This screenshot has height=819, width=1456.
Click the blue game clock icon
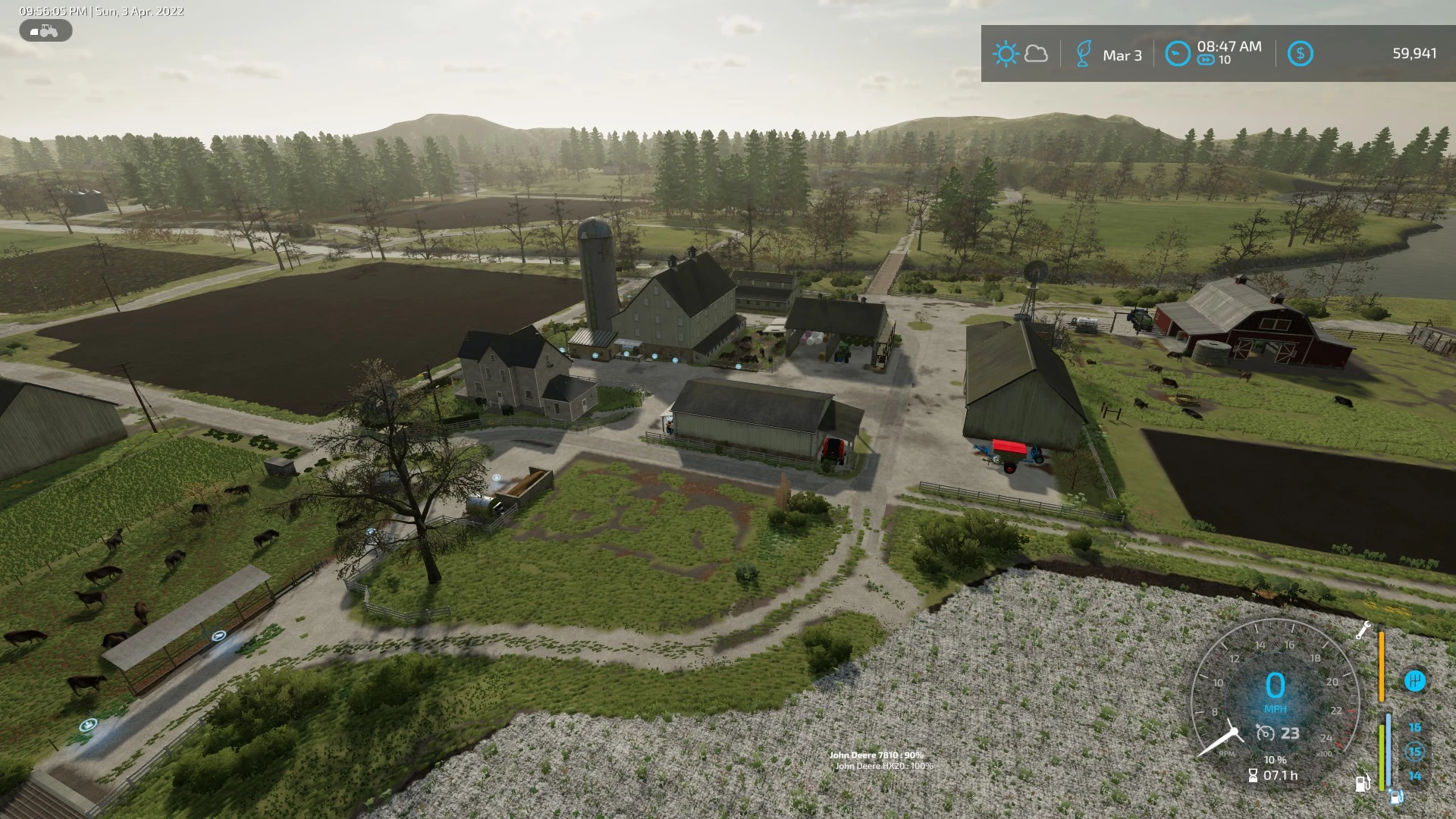tap(1177, 54)
